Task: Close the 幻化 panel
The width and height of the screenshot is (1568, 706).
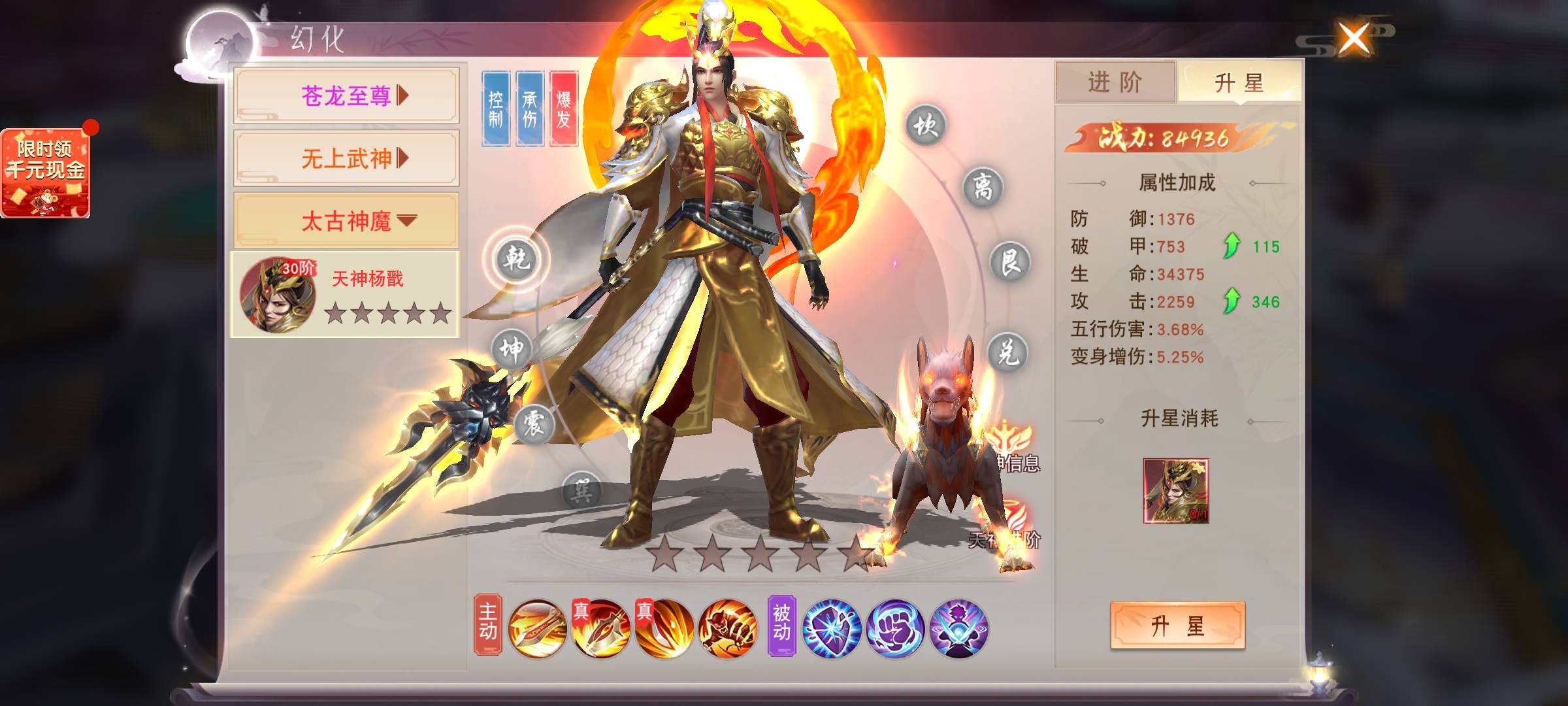Action: click(1354, 39)
